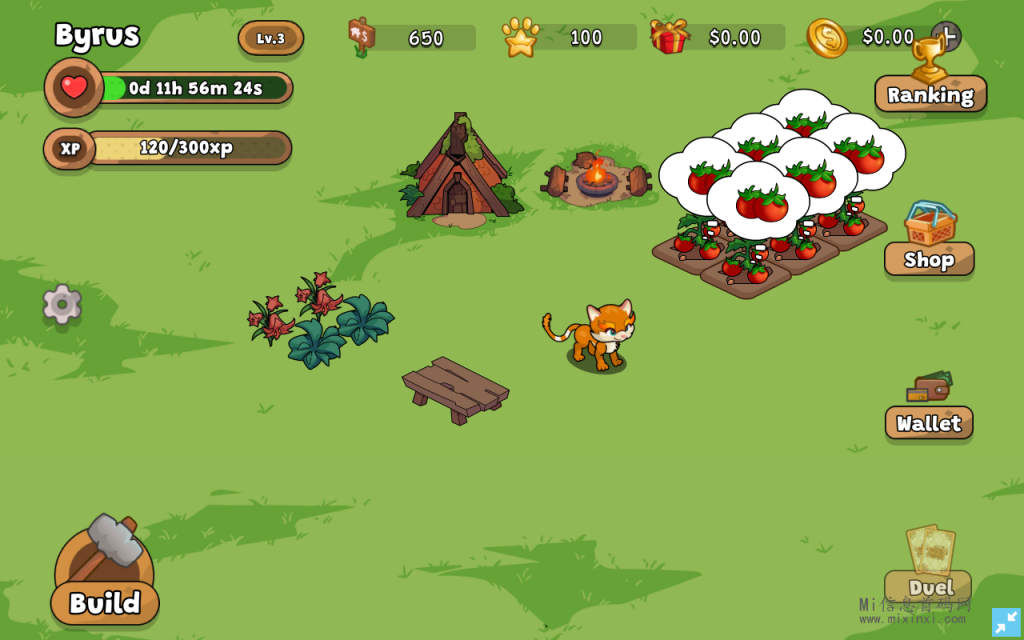Viewport: 1024px width, 640px height.
Task: Toggle fullscreen with the corner arrows icon
Action: 1006,622
